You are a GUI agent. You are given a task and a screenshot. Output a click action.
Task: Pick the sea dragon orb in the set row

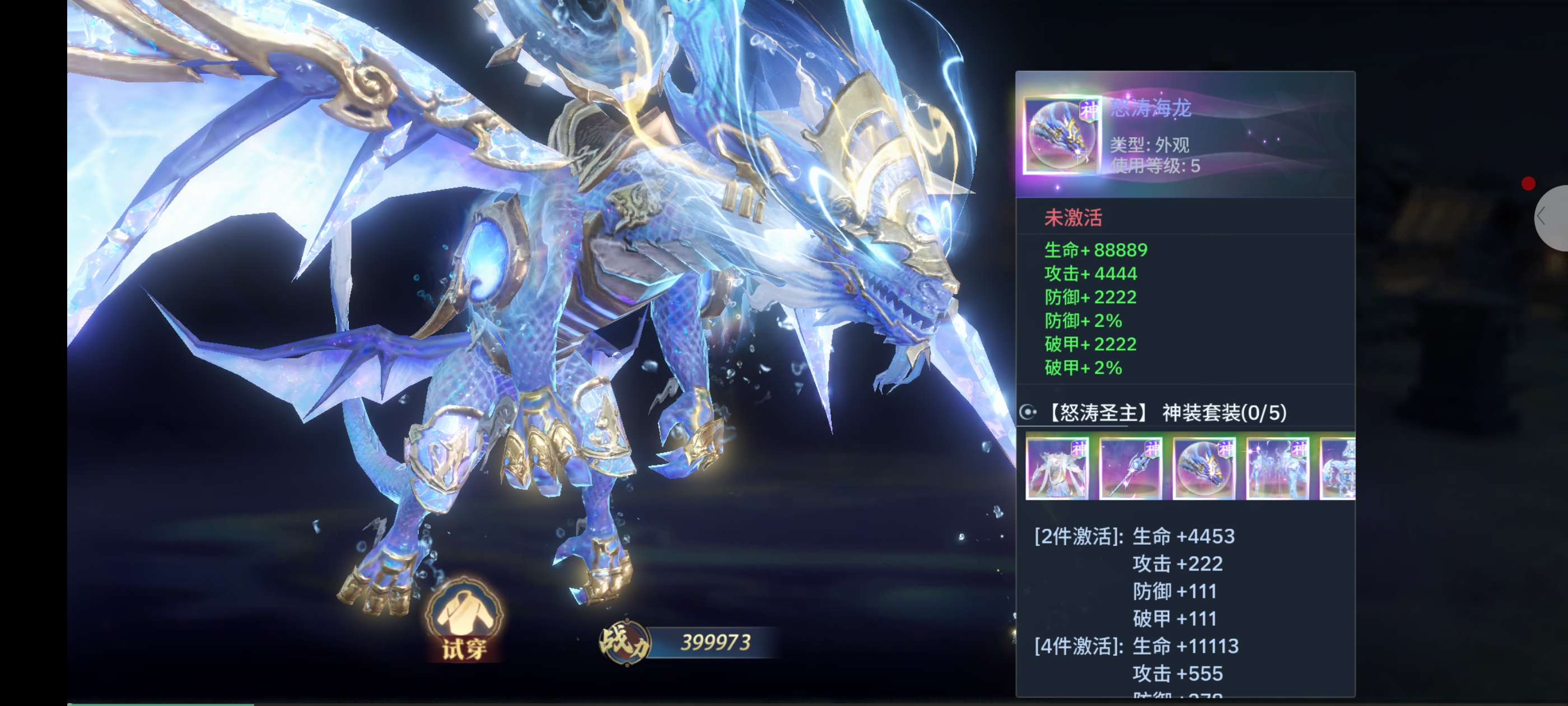1204,468
